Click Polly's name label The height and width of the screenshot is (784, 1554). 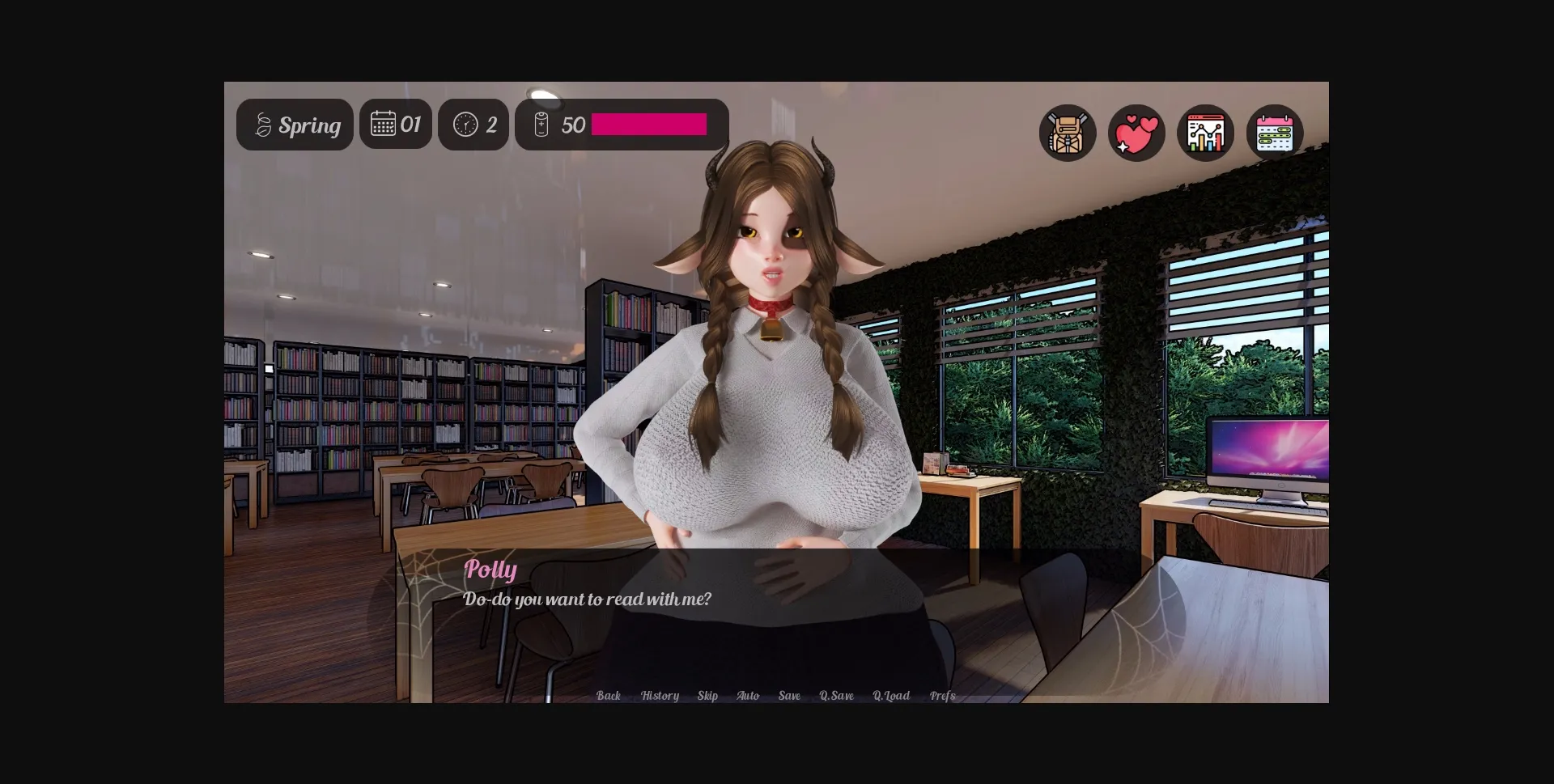click(490, 570)
